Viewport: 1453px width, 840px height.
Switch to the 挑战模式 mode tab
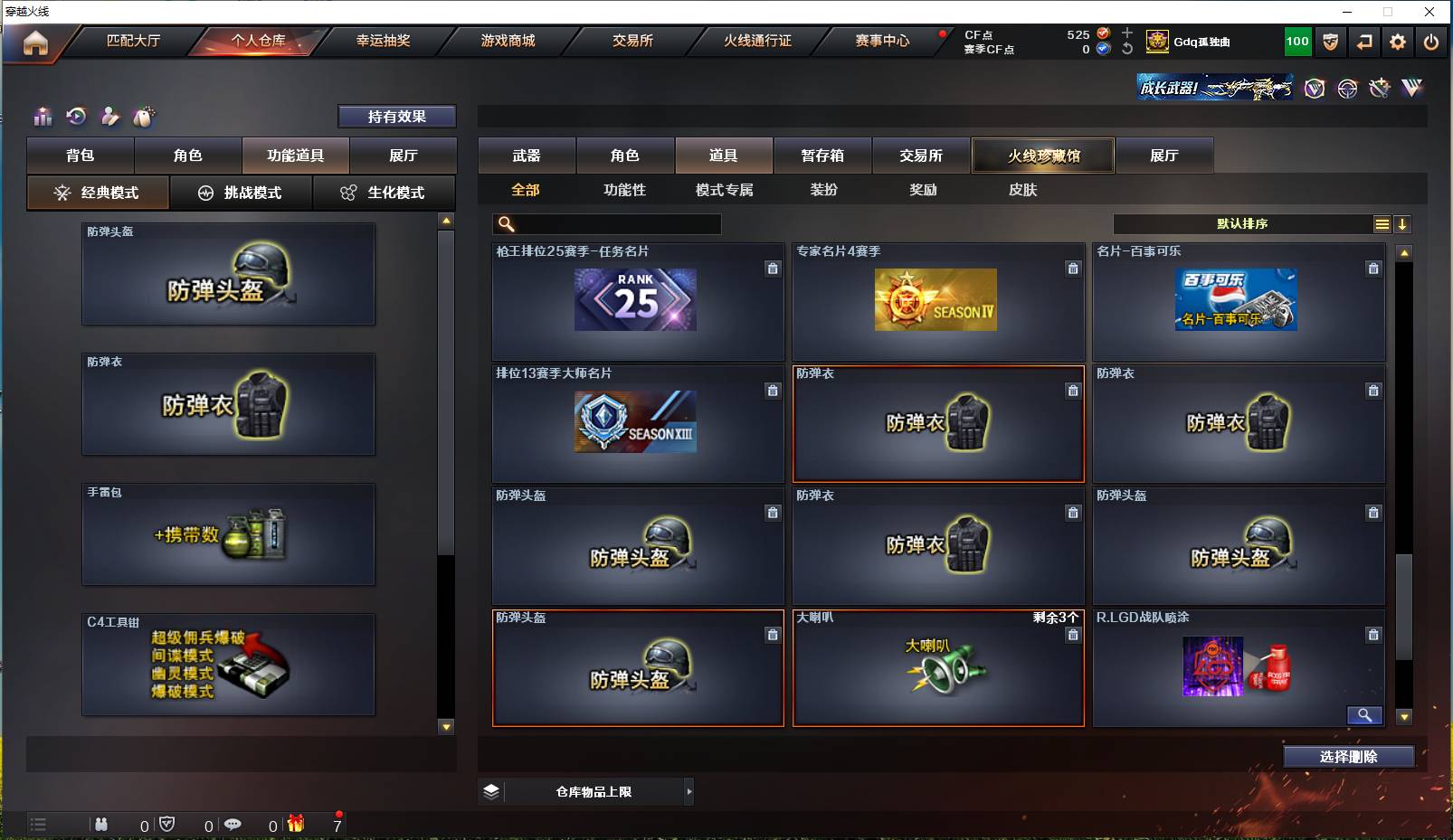pos(242,193)
